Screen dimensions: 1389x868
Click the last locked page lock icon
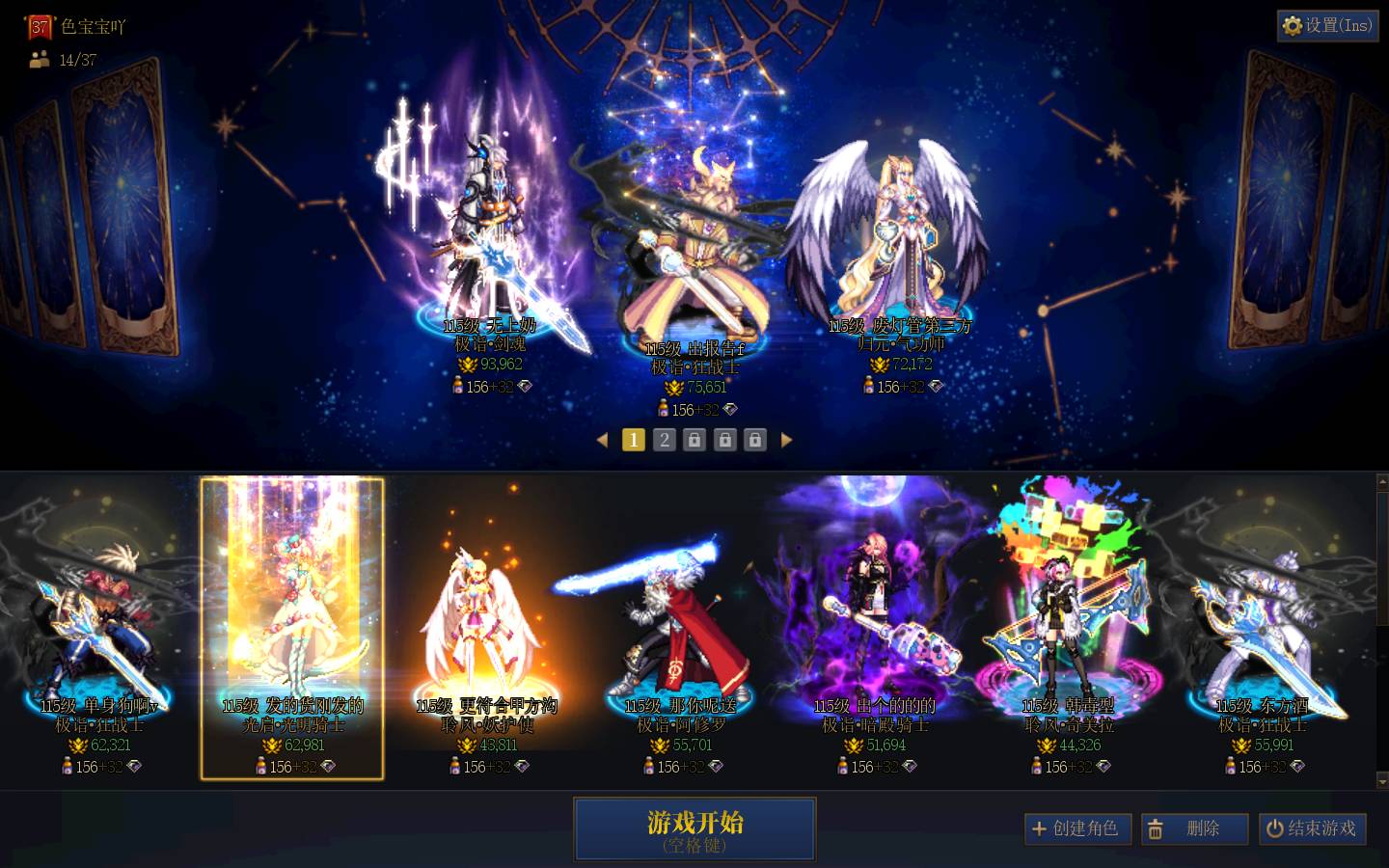(755, 440)
